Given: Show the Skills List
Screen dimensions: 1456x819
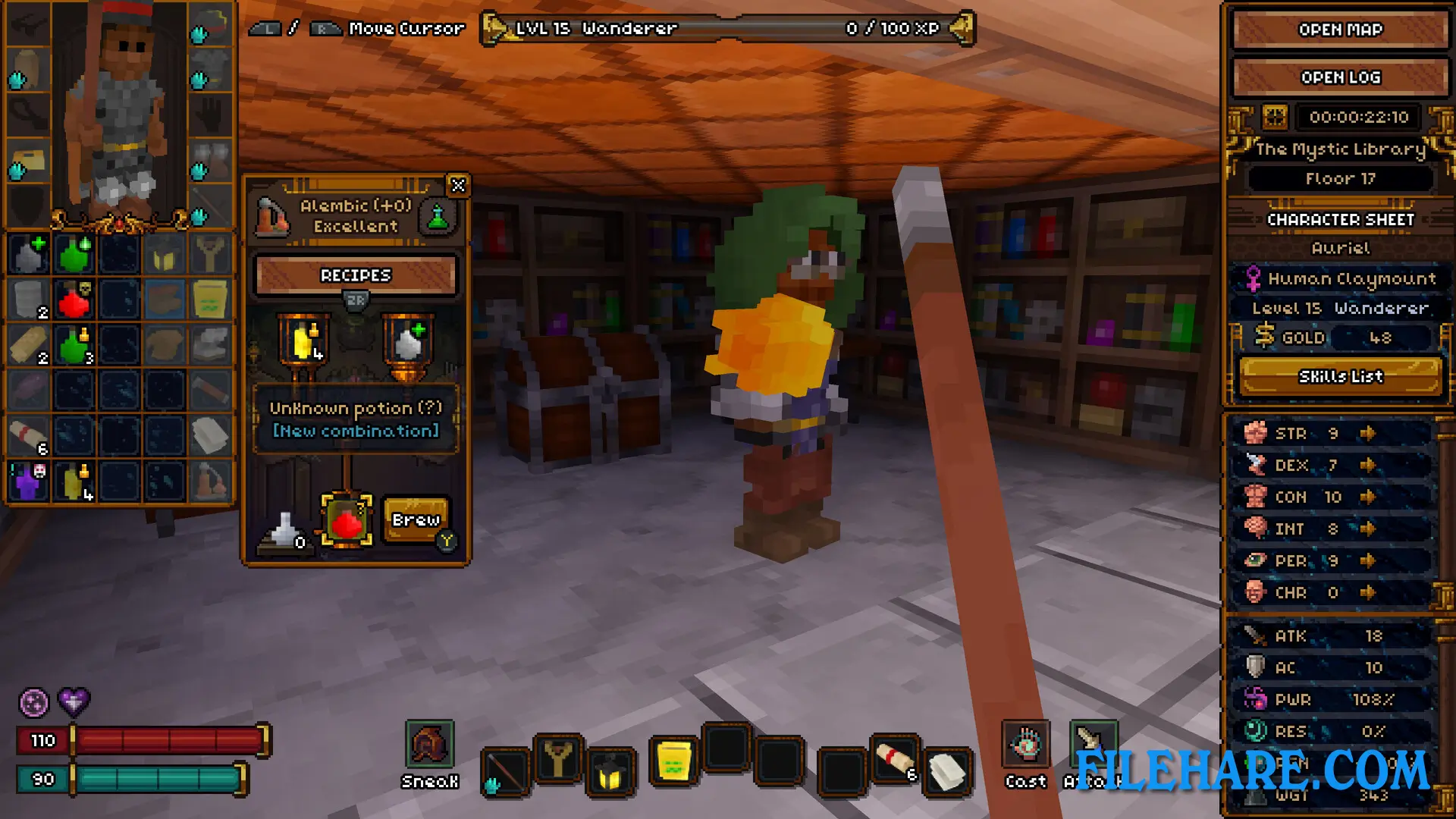Looking at the screenshot, I should (1340, 376).
